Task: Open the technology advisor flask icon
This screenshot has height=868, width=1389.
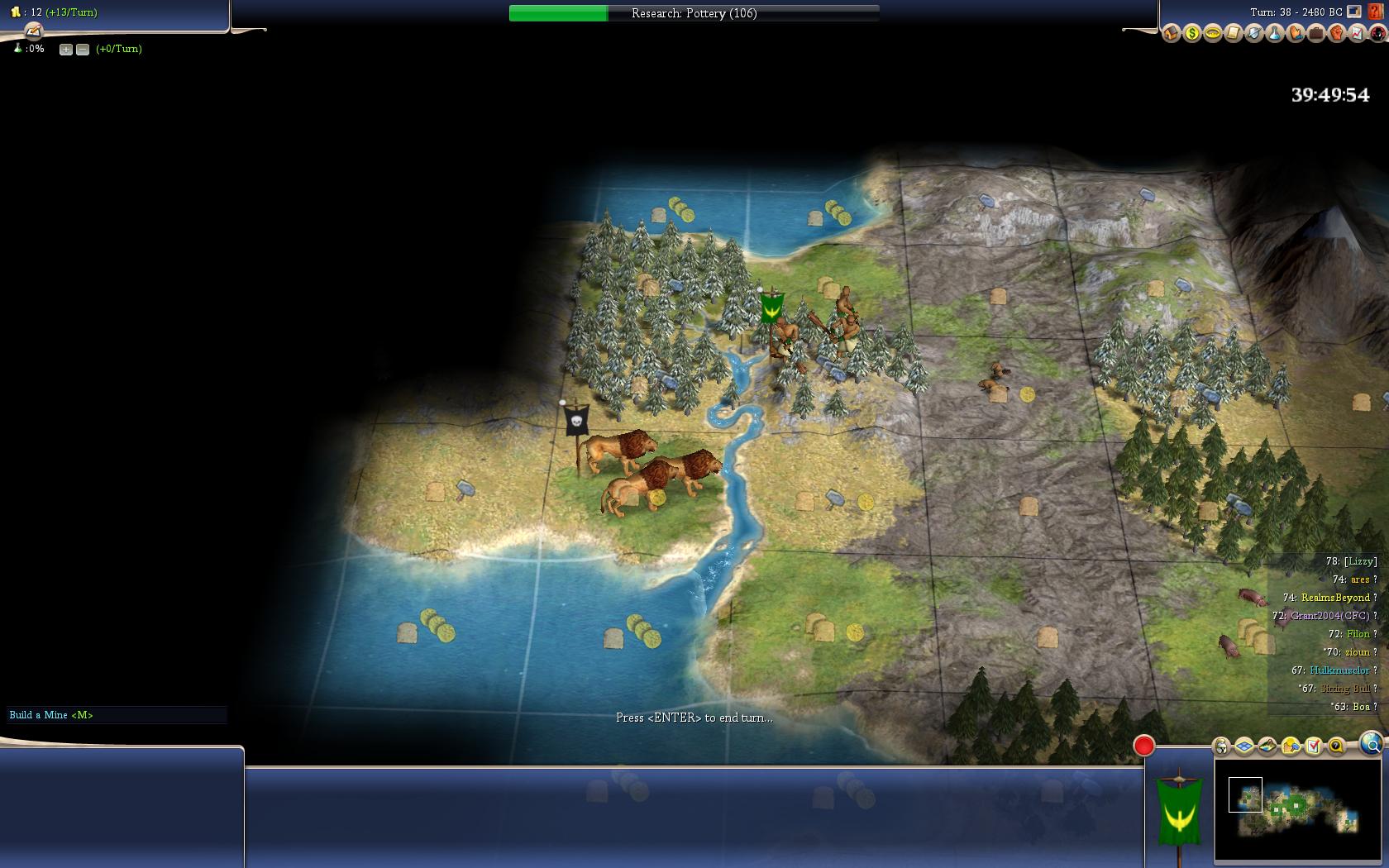Action: 1274,34
